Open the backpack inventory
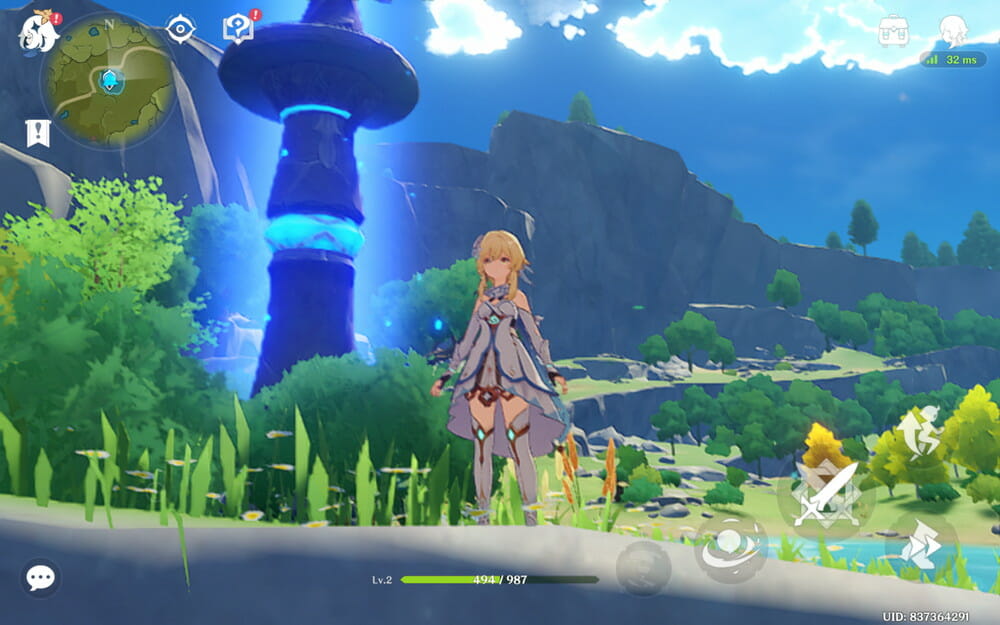Image resolution: width=1000 pixels, height=625 pixels. click(x=893, y=30)
